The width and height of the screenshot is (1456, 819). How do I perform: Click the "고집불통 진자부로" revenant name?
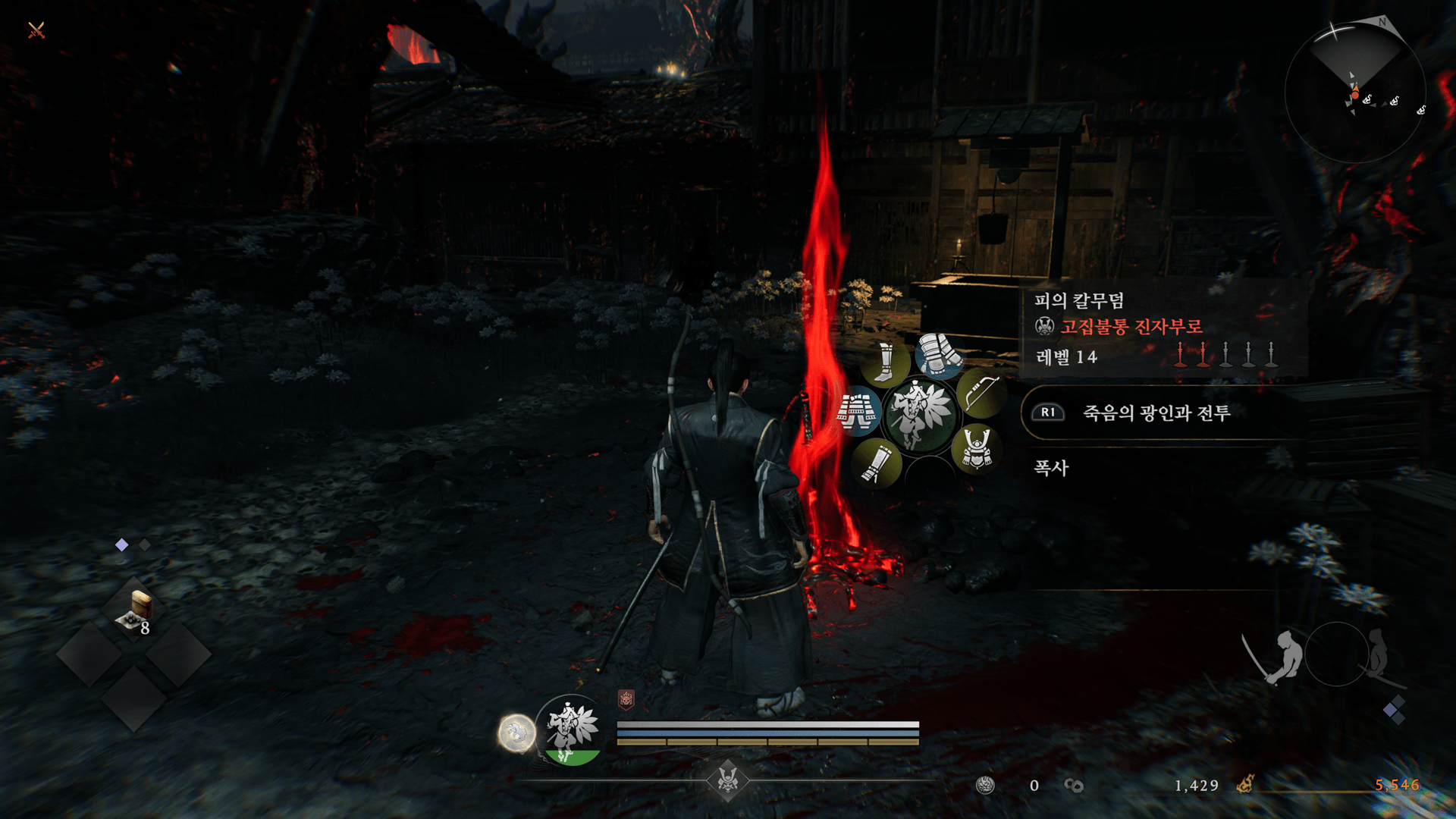coord(1131,327)
